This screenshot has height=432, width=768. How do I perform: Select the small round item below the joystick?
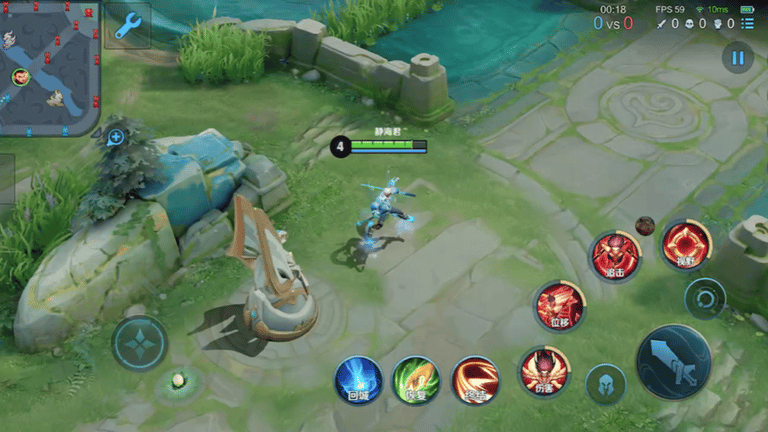click(x=178, y=380)
